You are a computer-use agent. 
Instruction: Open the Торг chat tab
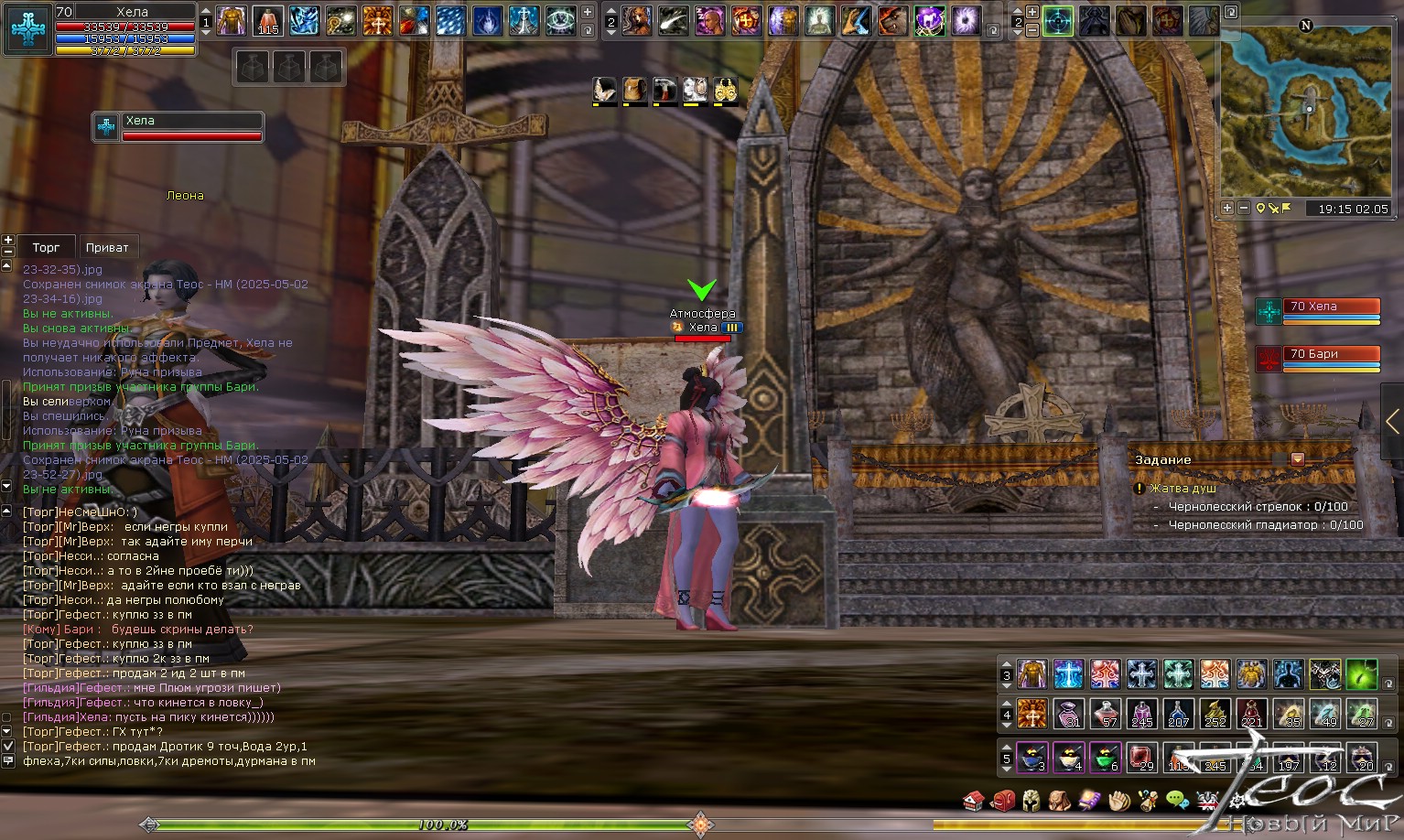[x=46, y=247]
